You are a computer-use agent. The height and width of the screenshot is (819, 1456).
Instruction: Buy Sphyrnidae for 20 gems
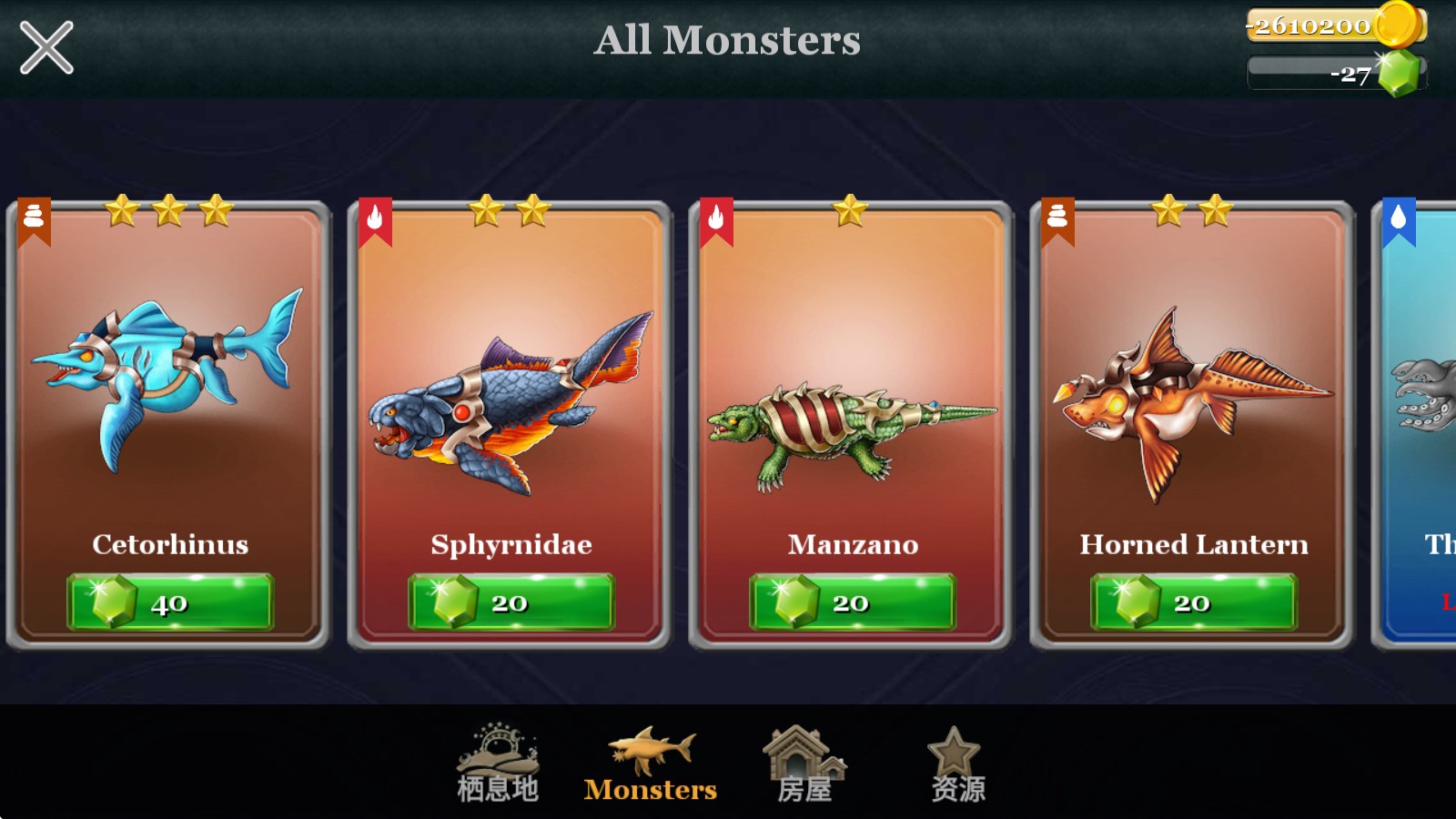point(511,602)
